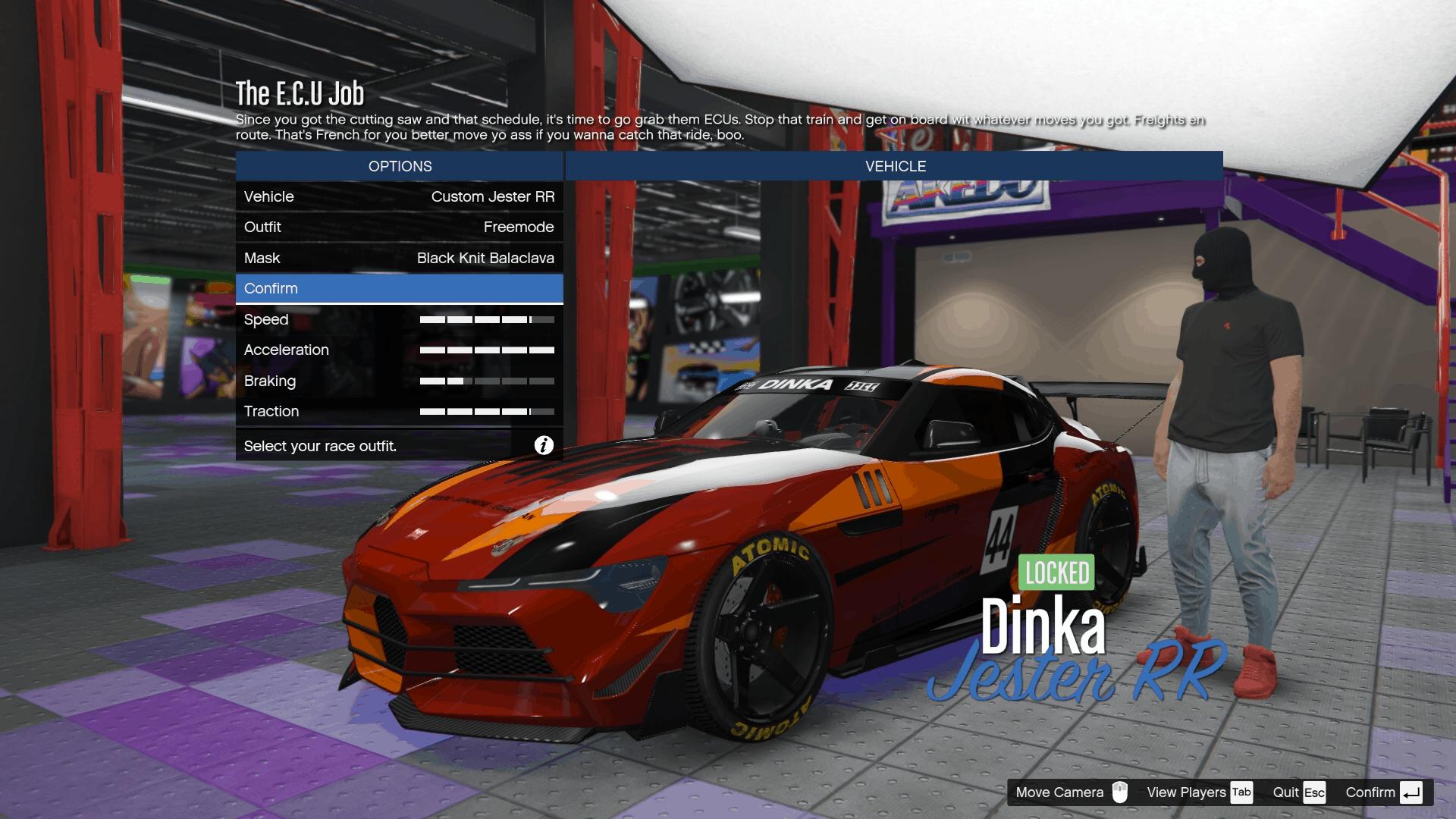Click the Tab key icon for View Players
The height and width of the screenshot is (819, 1456).
[1242, 792]
